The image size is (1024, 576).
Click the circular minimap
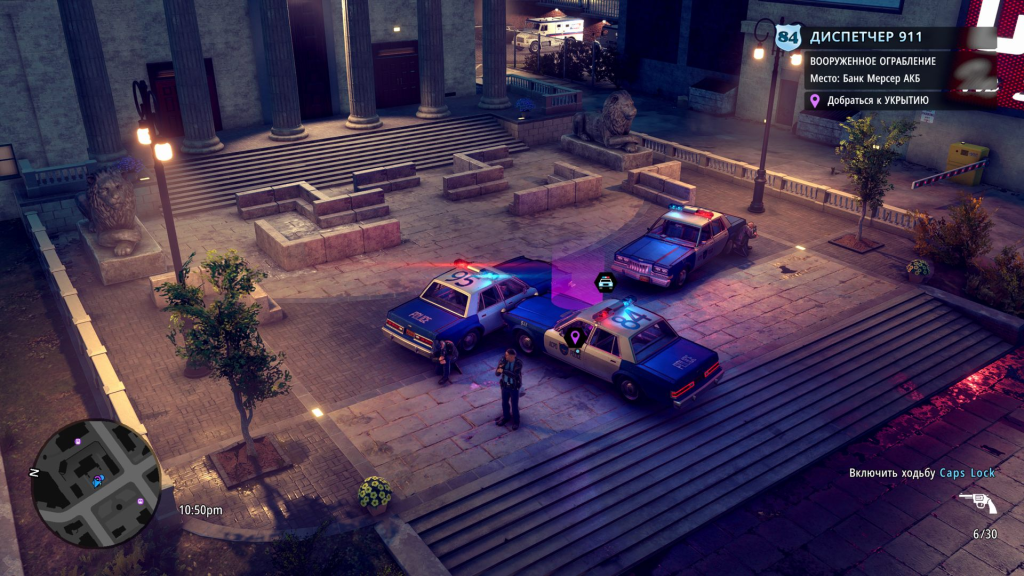pyautogui.click(x=96, y=483)
